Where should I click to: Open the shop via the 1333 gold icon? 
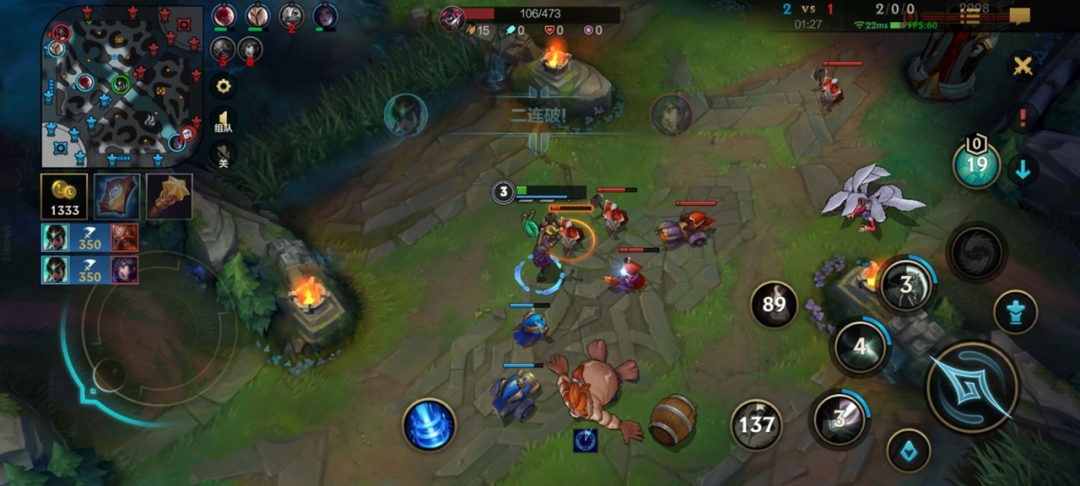64,196
